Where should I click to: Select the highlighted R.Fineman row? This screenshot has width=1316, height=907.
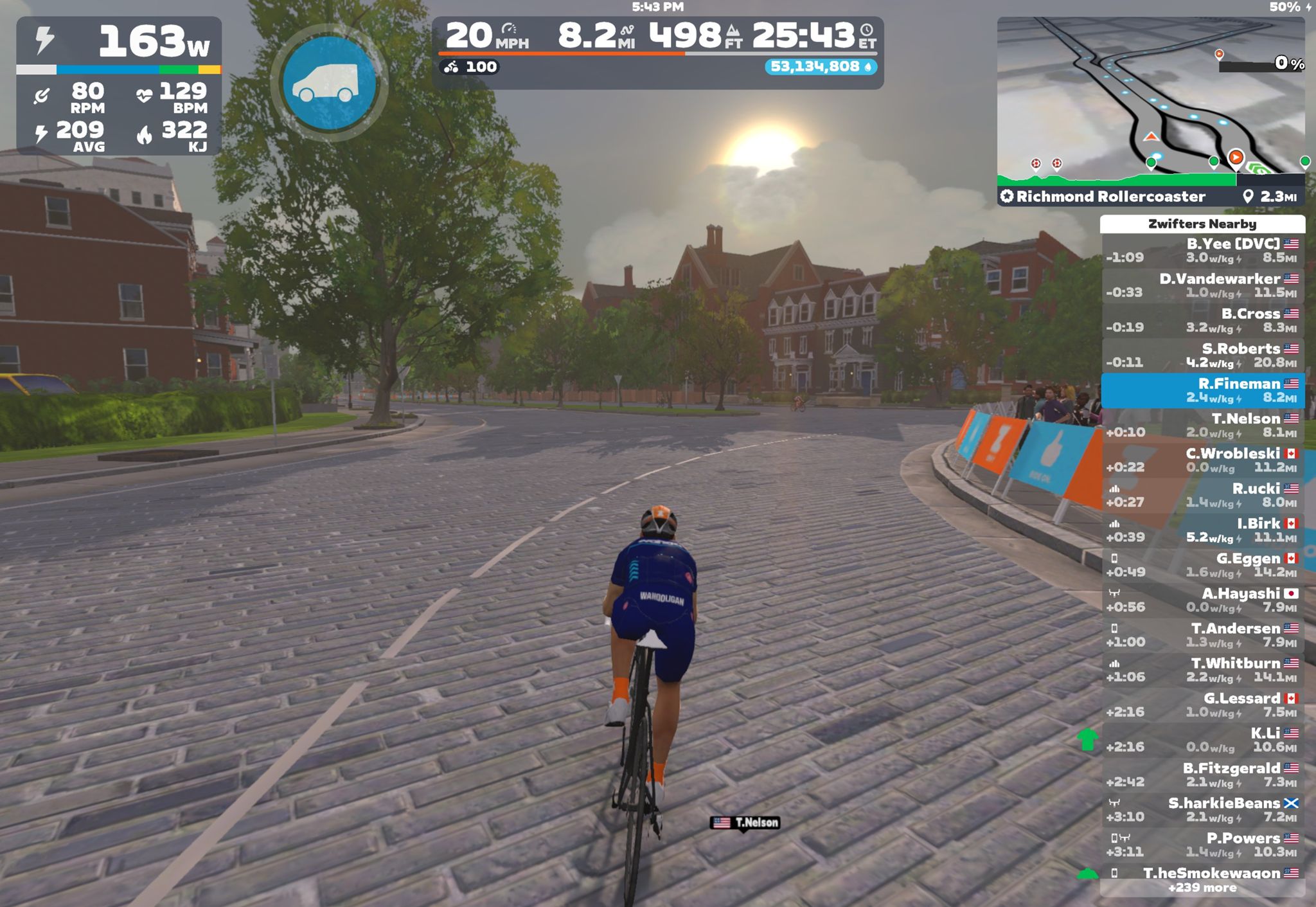(1203, 390)
